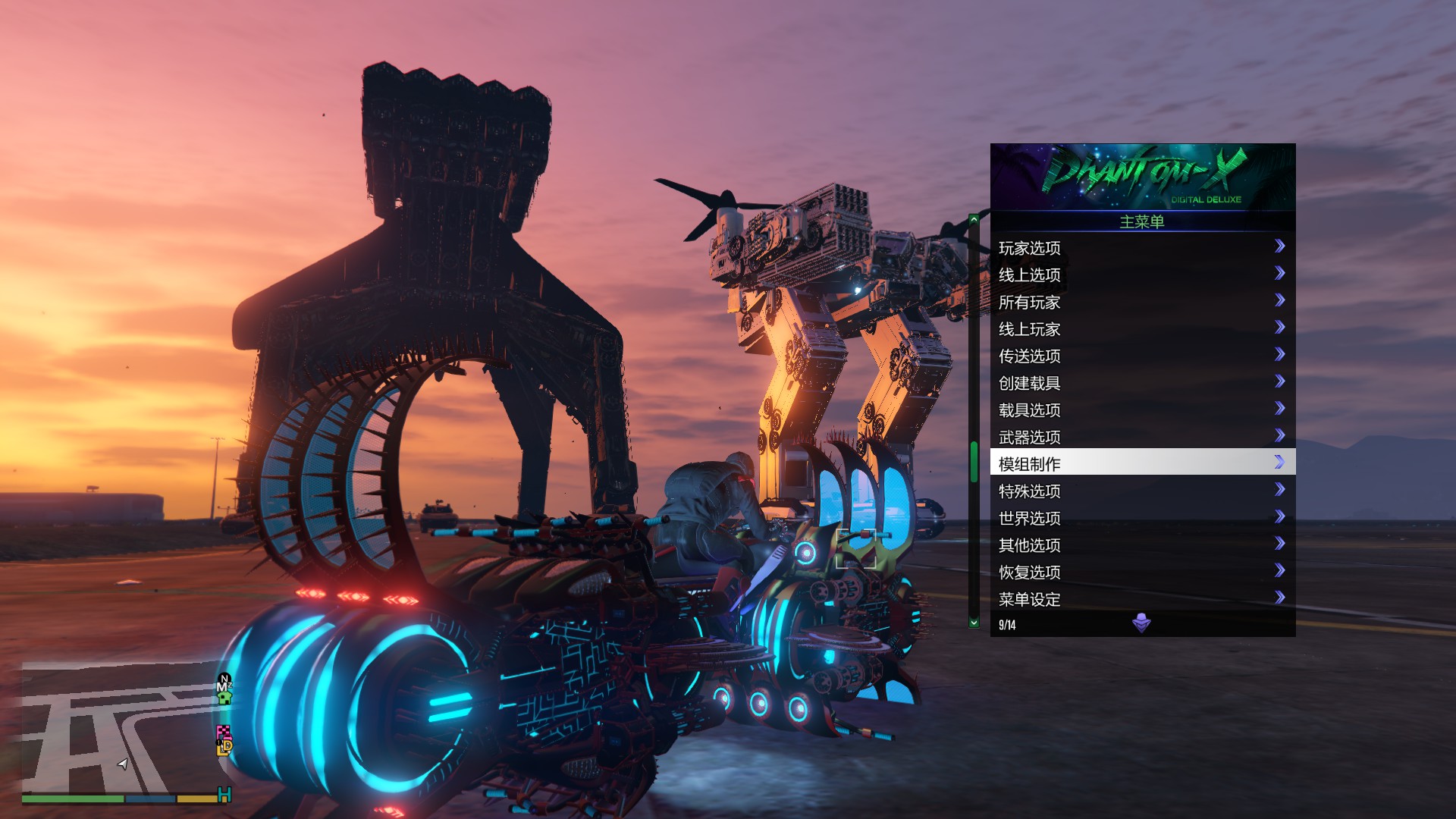The width and height of the screenshot is (1456, 819).
Task: Click the Phantom-X menu banner
Action: [1142, 177]
